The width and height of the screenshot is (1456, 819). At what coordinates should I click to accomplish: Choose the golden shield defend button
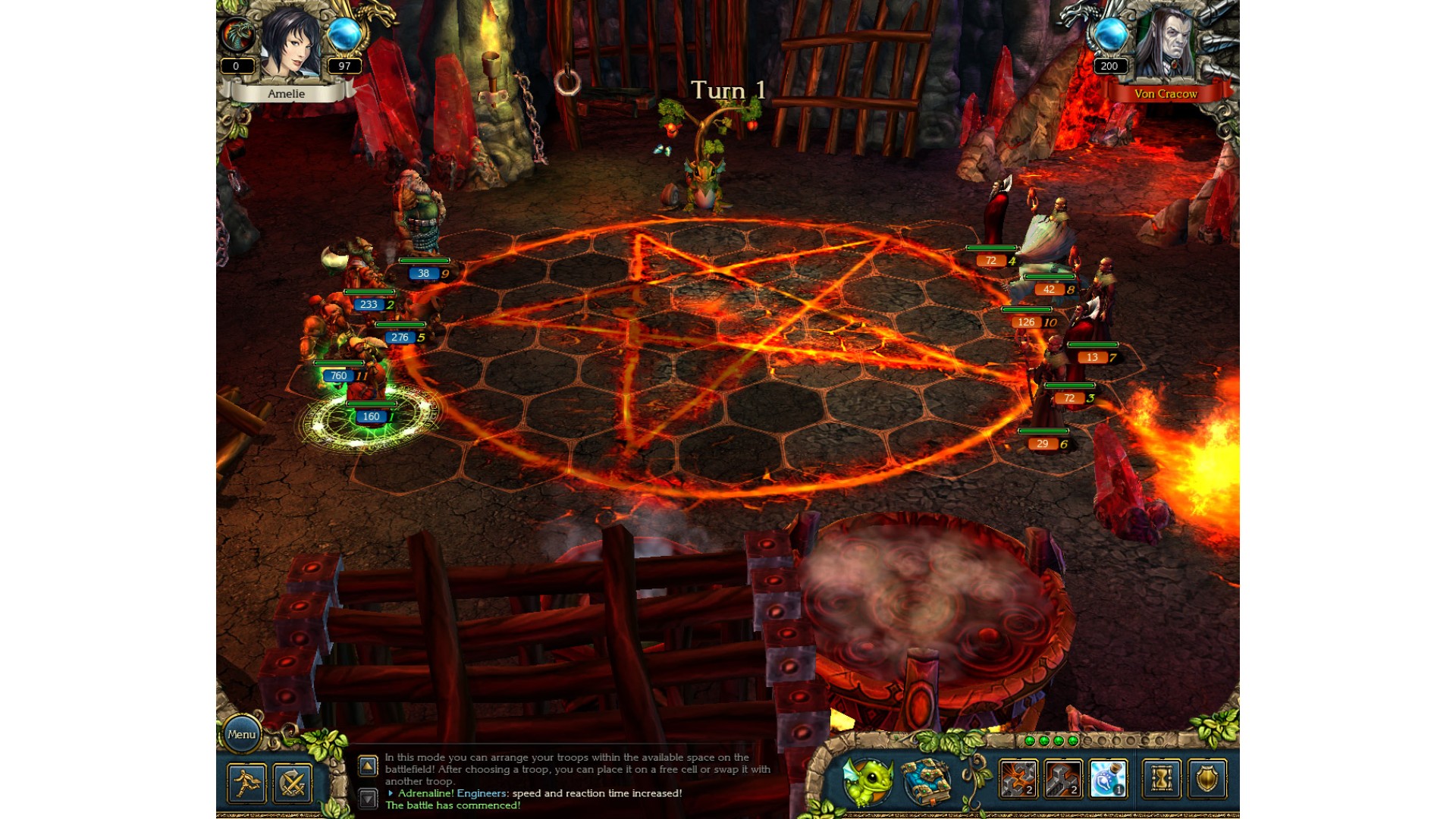tap(1207, 779)
